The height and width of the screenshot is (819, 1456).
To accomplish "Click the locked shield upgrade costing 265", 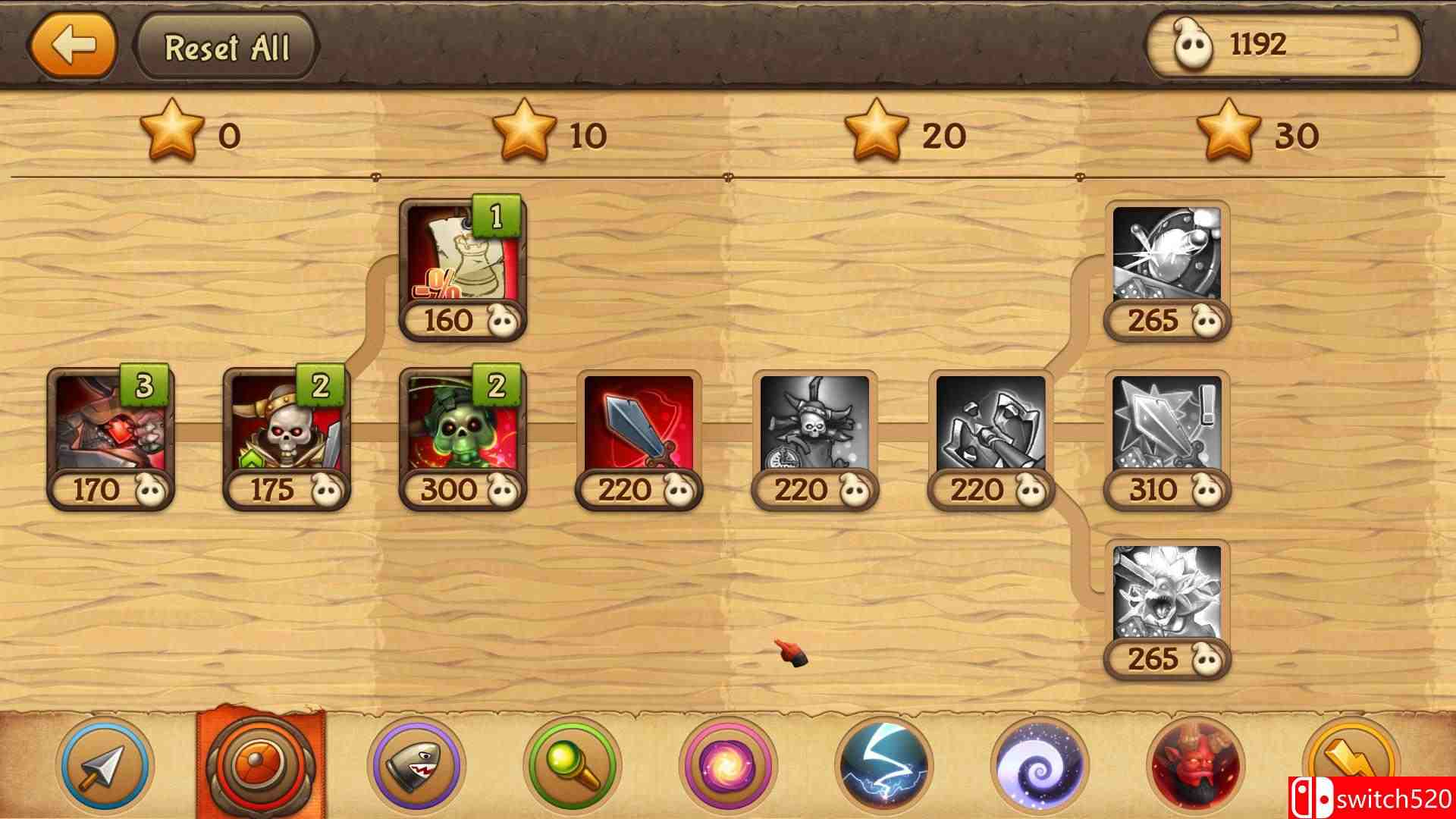I will tap(1166, 265).
